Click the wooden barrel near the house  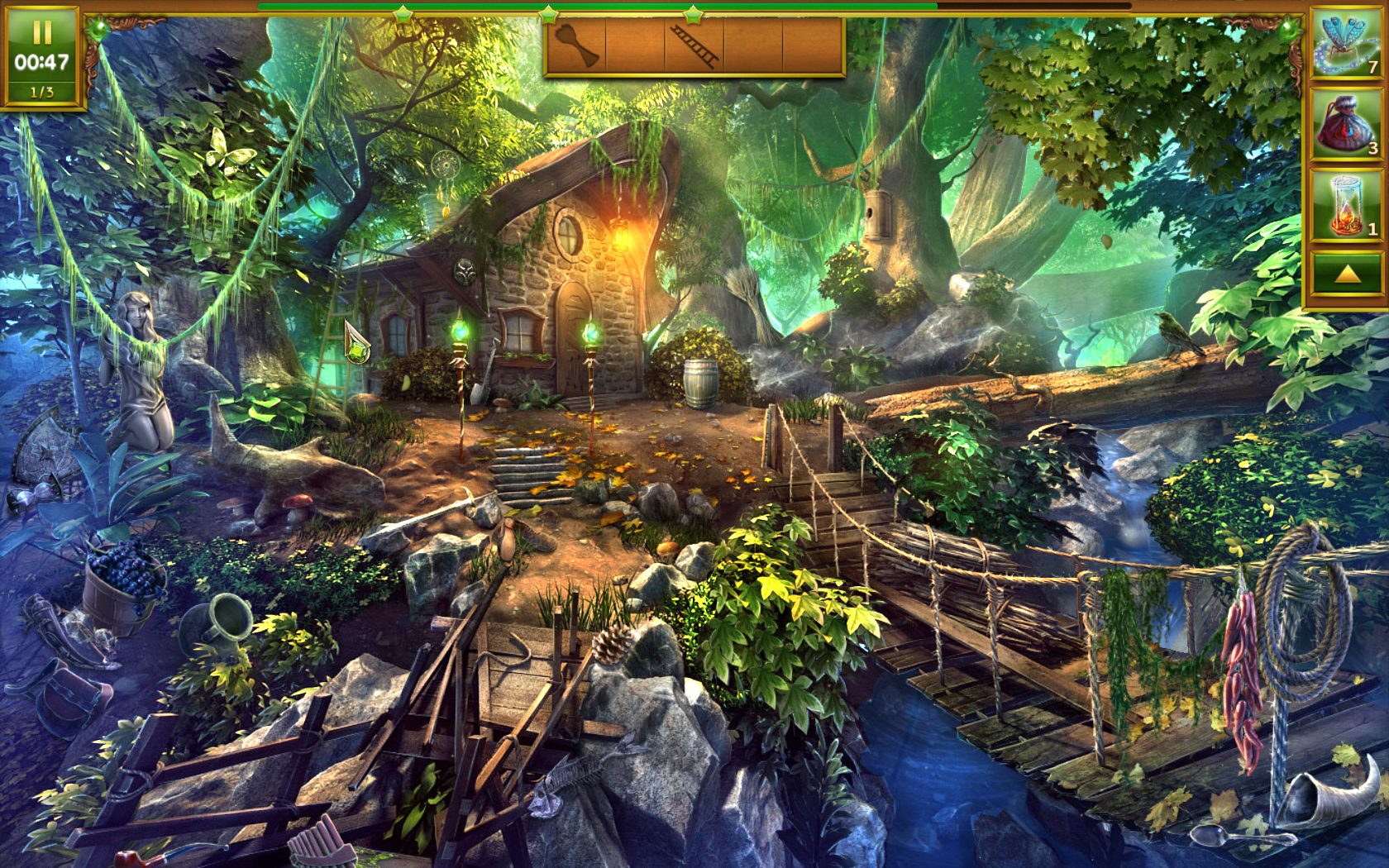click(702, 385)
